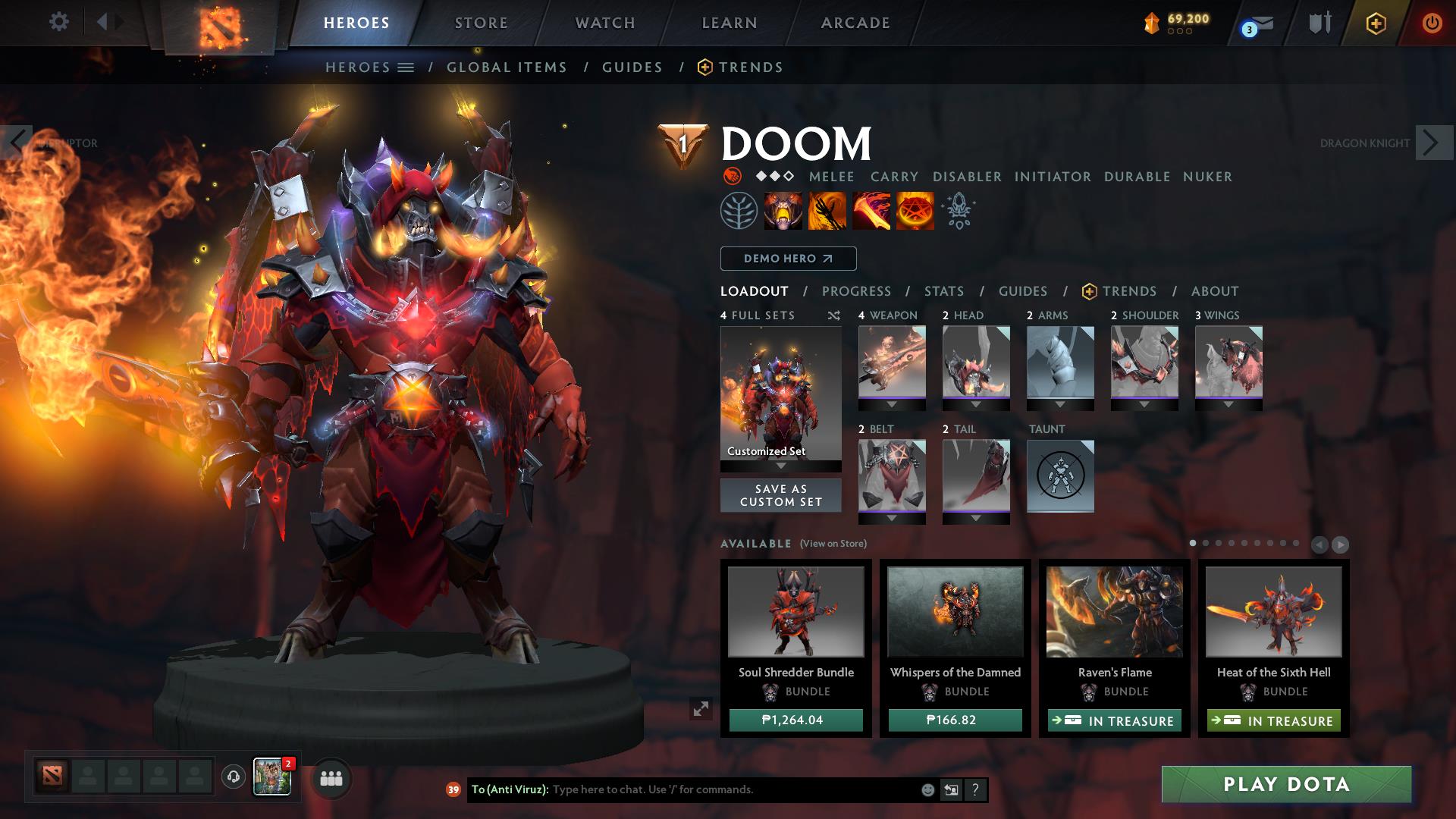Select the Devour ability icon
The width and height of the screenshot is (1456, 819).
[783, 212]
